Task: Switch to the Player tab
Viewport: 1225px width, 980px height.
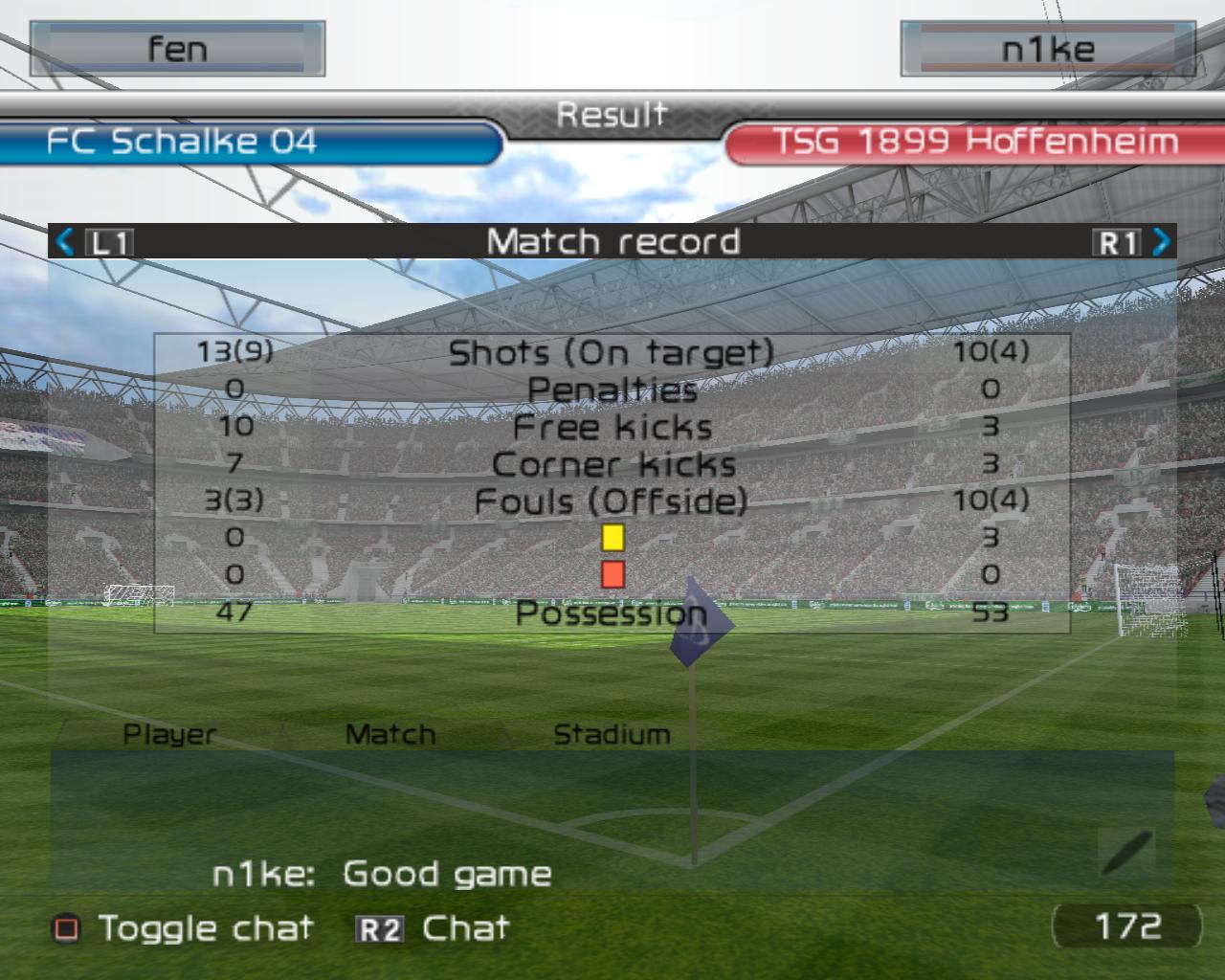Action: point(169,735)
